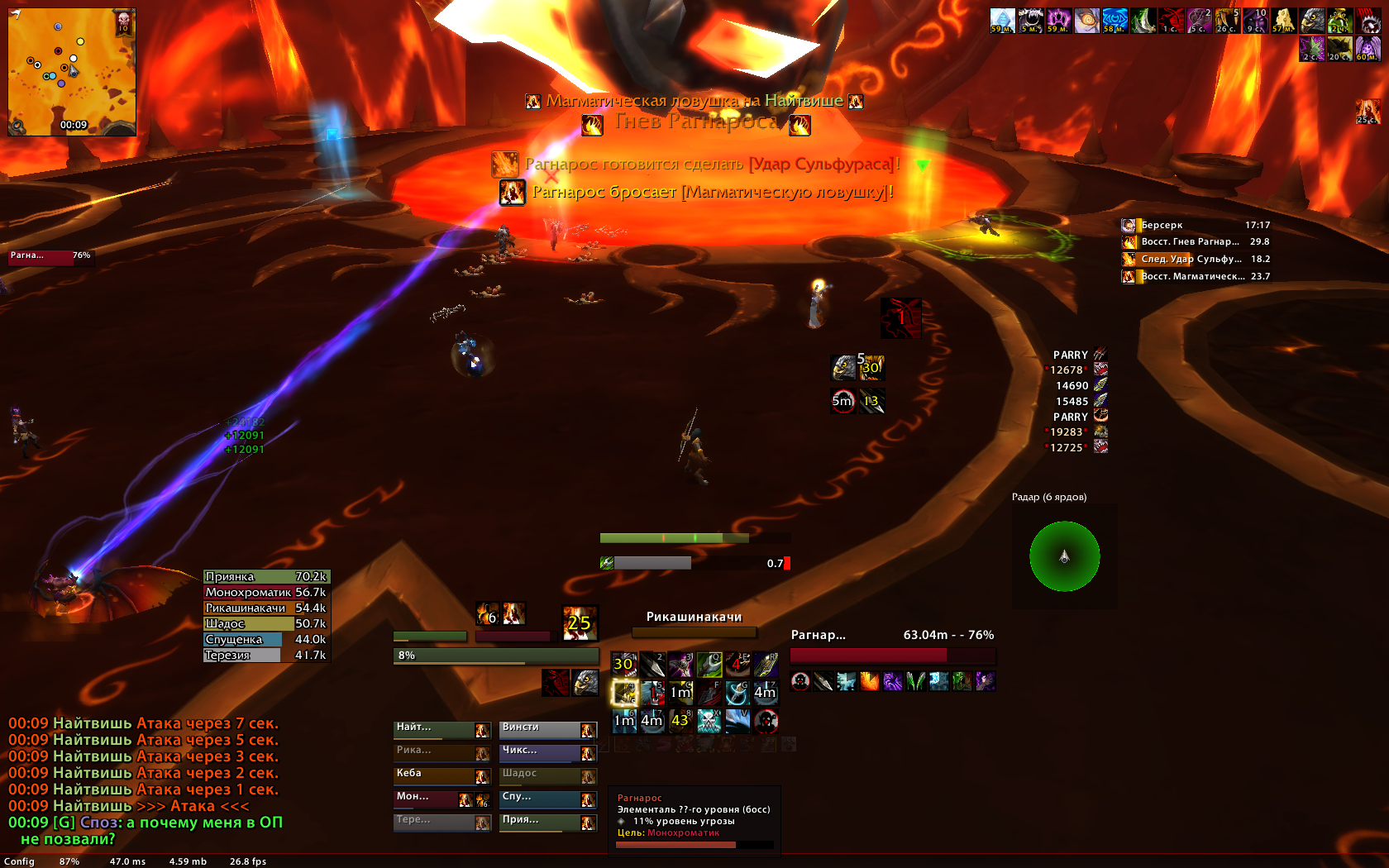The image size is (1389, 868).
Task: Use the blue axe ability on G
Action: tap(737, 693)
